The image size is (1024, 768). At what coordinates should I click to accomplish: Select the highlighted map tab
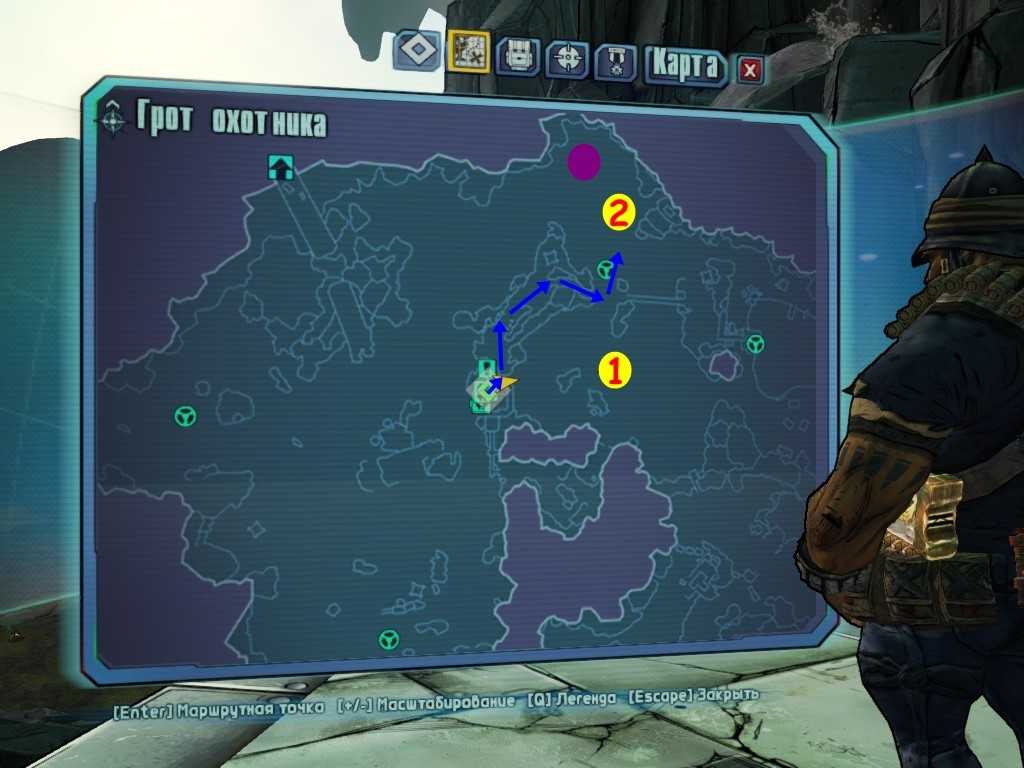(x=468, y=50)
